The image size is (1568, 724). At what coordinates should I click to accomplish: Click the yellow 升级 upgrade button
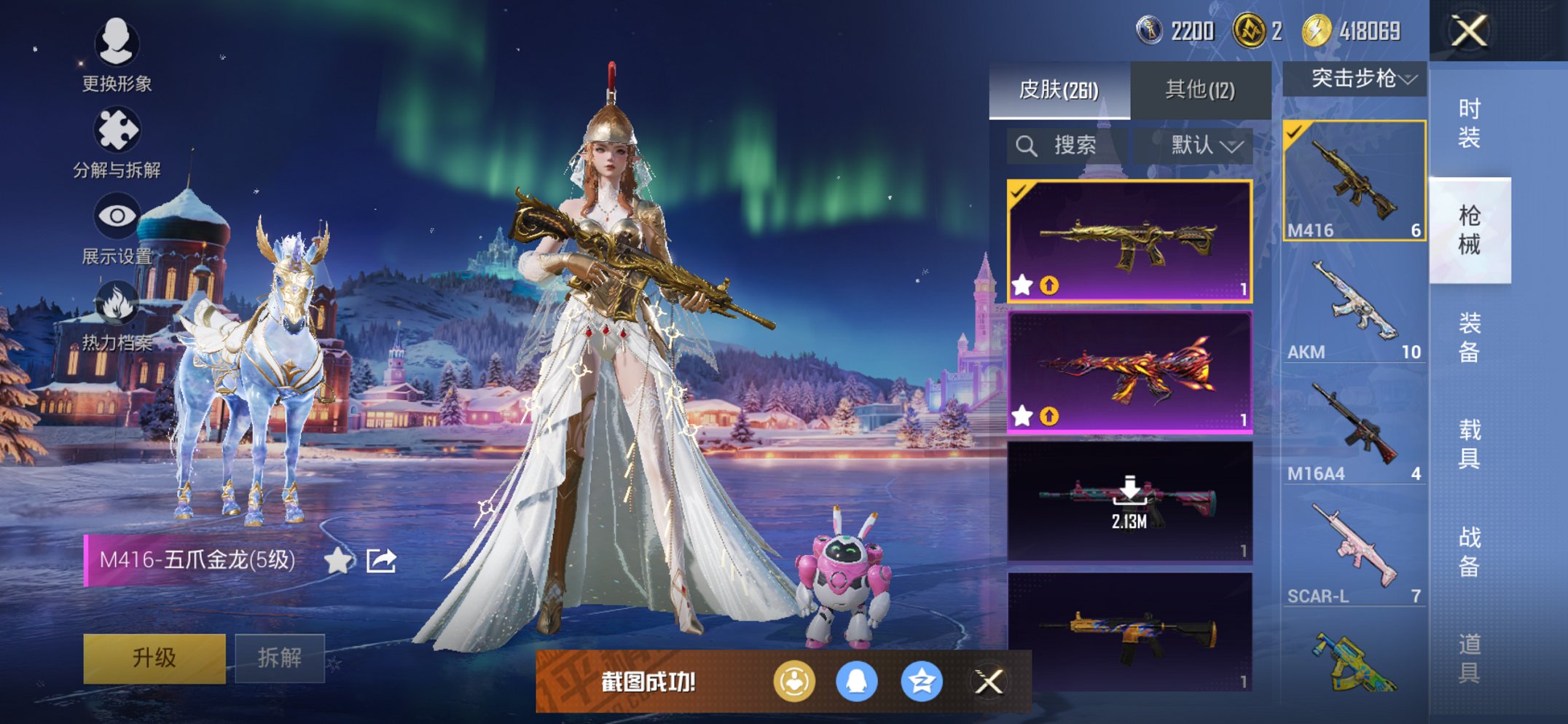coord(154,658)
